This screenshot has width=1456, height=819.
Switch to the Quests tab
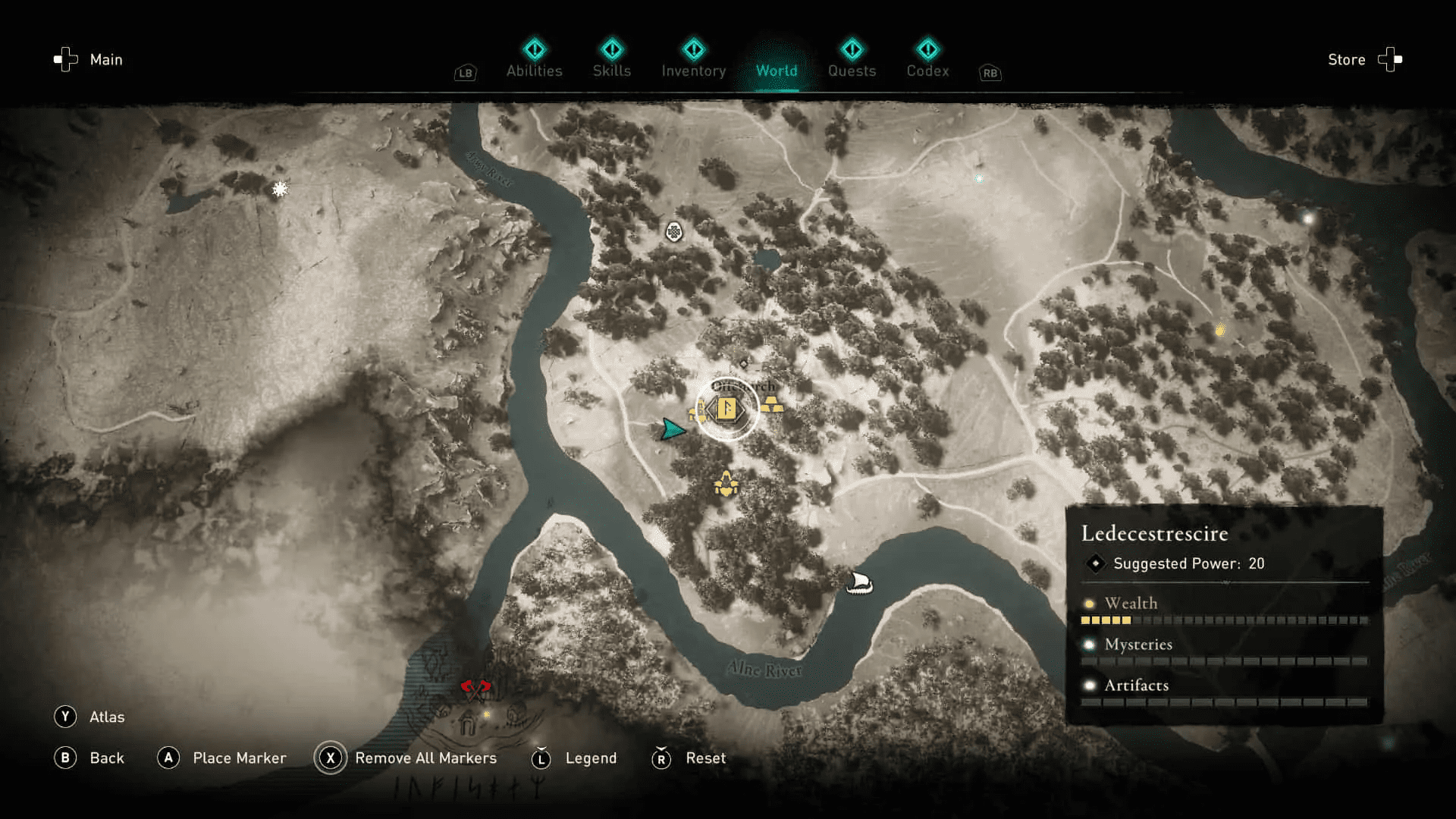(x=852, y=71)
